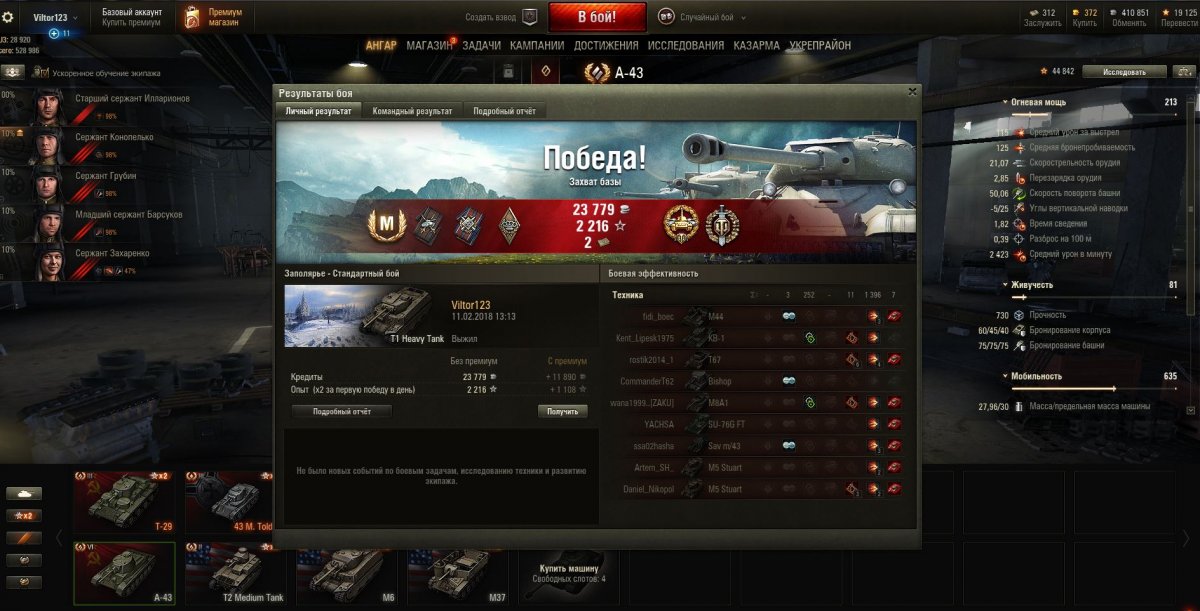Close the battle results window
This screenshot has height=611, width=1200.
[912, 92]
